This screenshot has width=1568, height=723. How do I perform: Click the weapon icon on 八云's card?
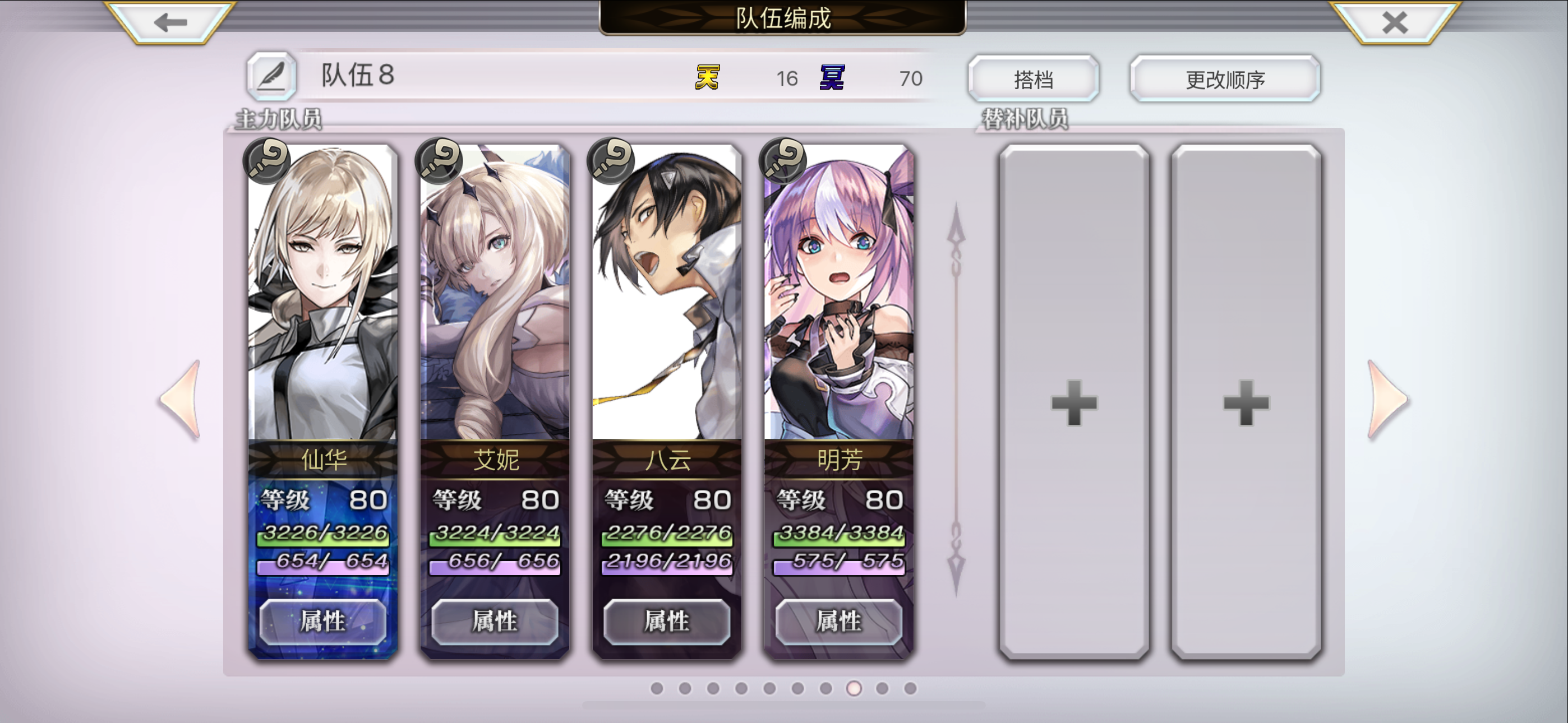coord(611,162)
